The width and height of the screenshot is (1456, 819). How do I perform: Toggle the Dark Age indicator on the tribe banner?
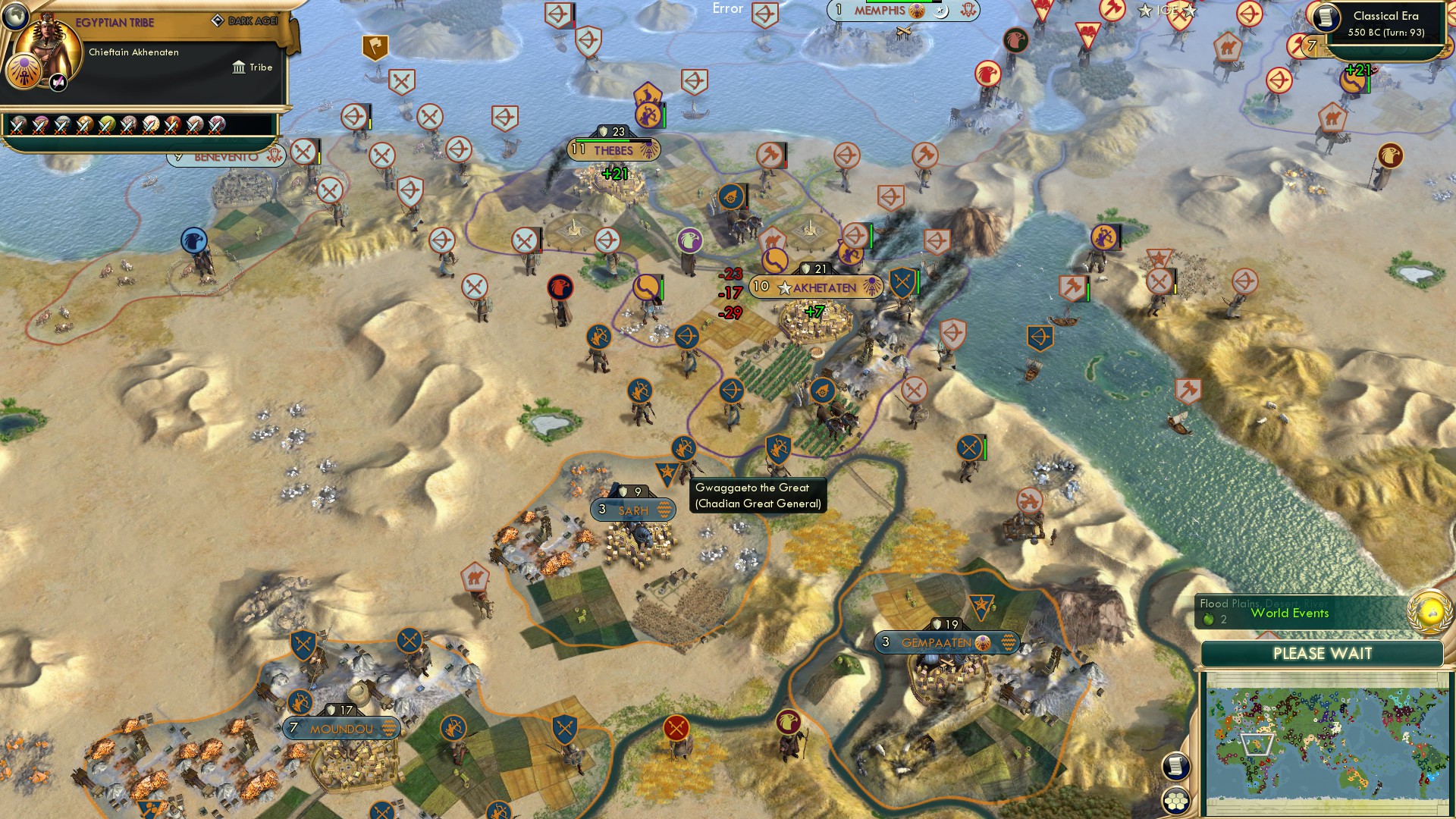(219, 20)
